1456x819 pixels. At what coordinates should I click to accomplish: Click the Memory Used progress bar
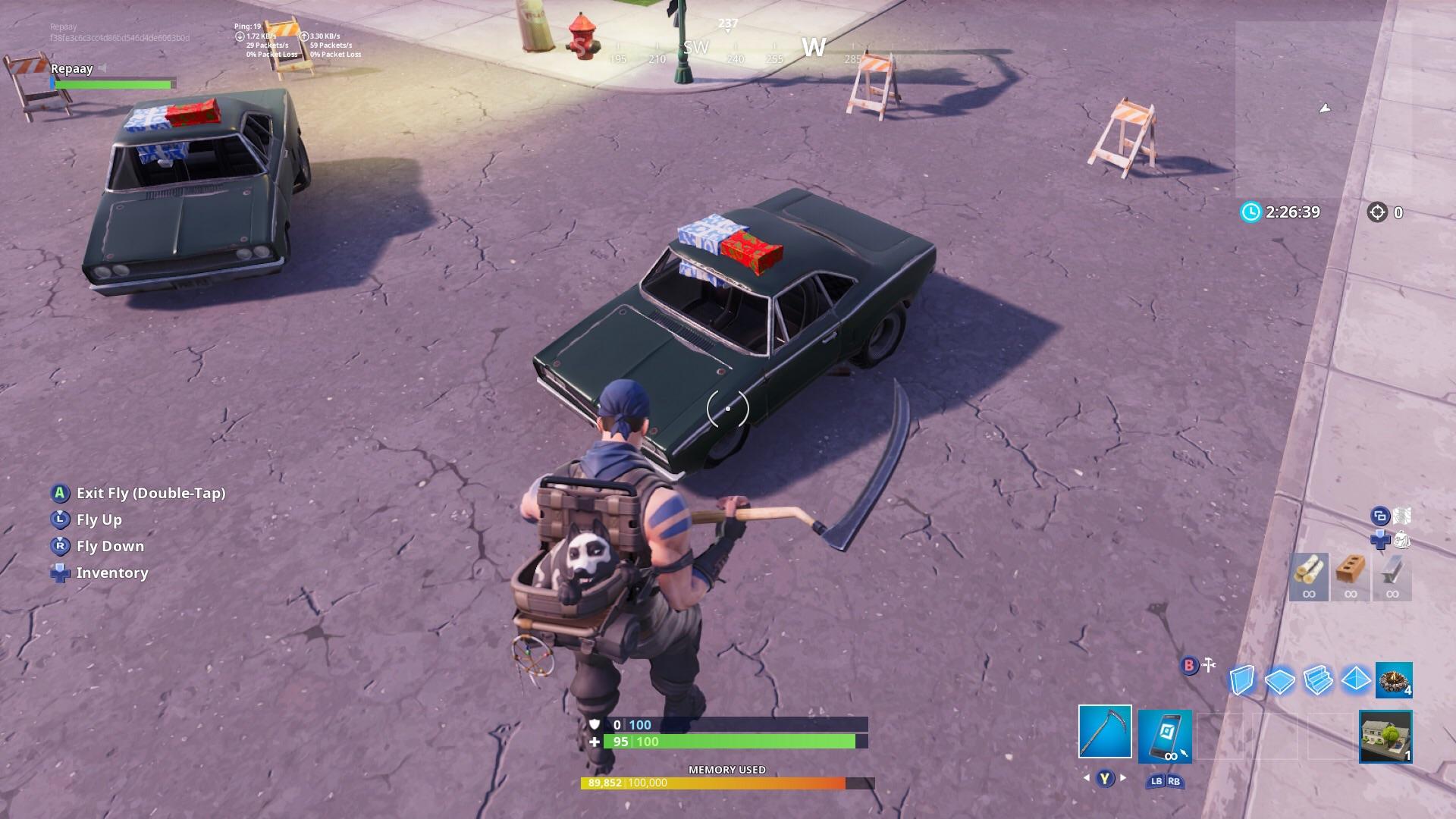click(x=728, y=783)
